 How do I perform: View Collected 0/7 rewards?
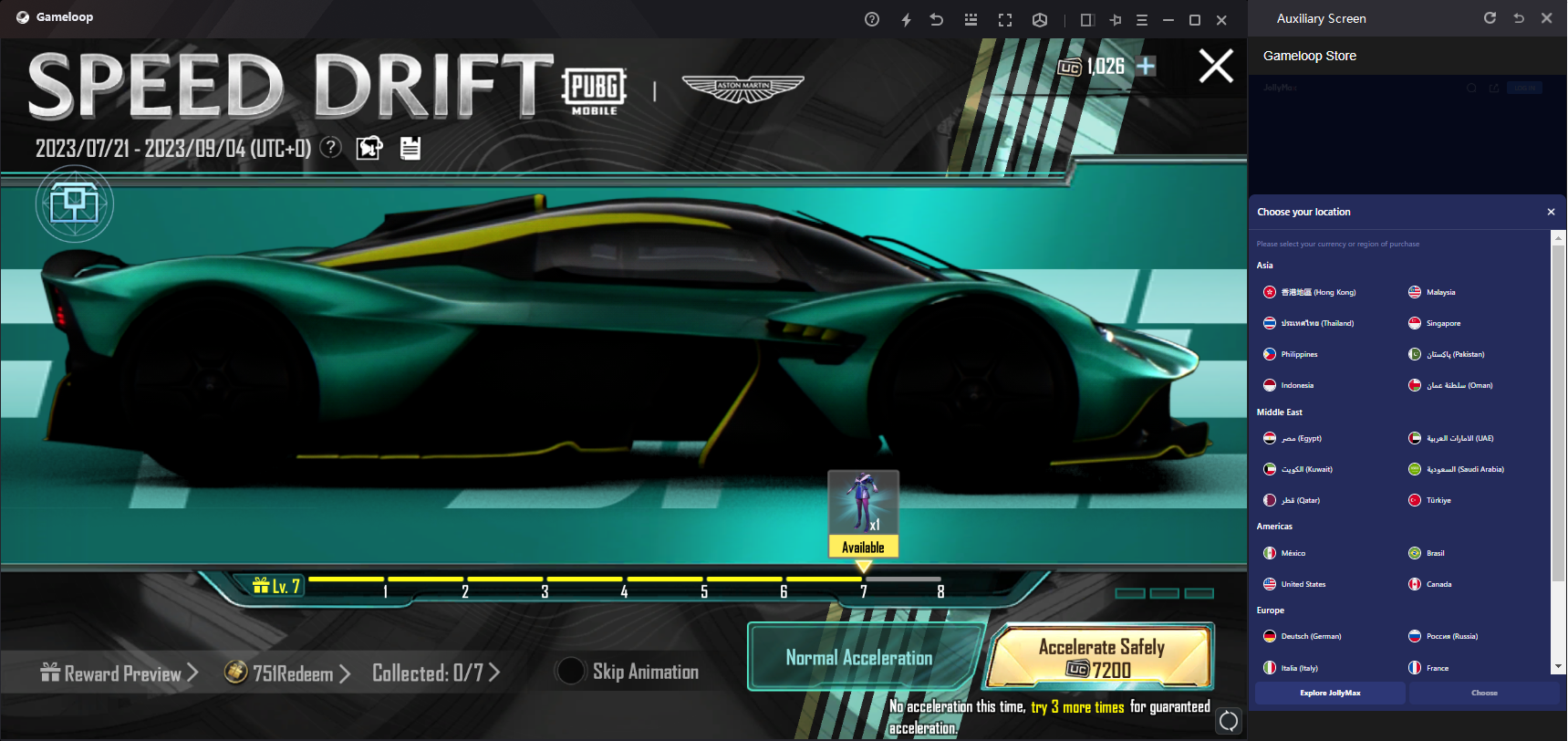point(436,673)
